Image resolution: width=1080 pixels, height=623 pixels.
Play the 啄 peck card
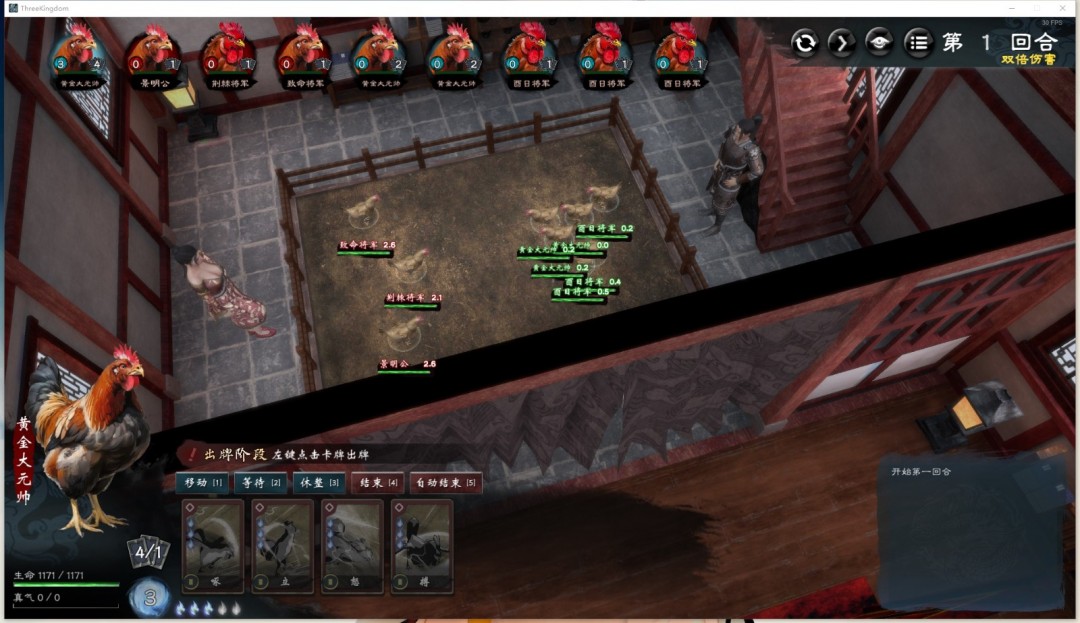coord(213,546)
